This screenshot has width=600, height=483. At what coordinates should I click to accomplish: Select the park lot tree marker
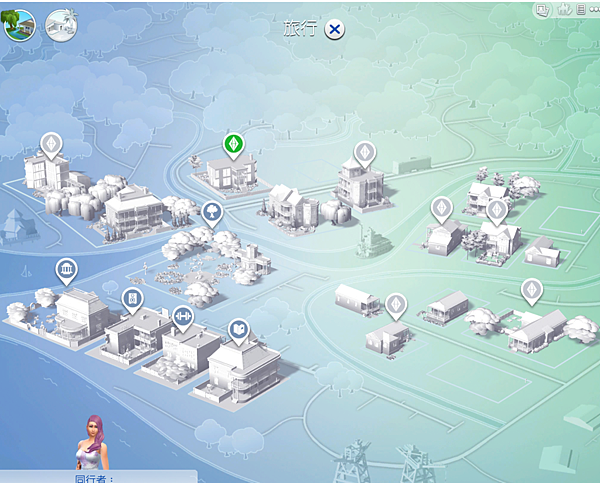[x=211, y=212]
